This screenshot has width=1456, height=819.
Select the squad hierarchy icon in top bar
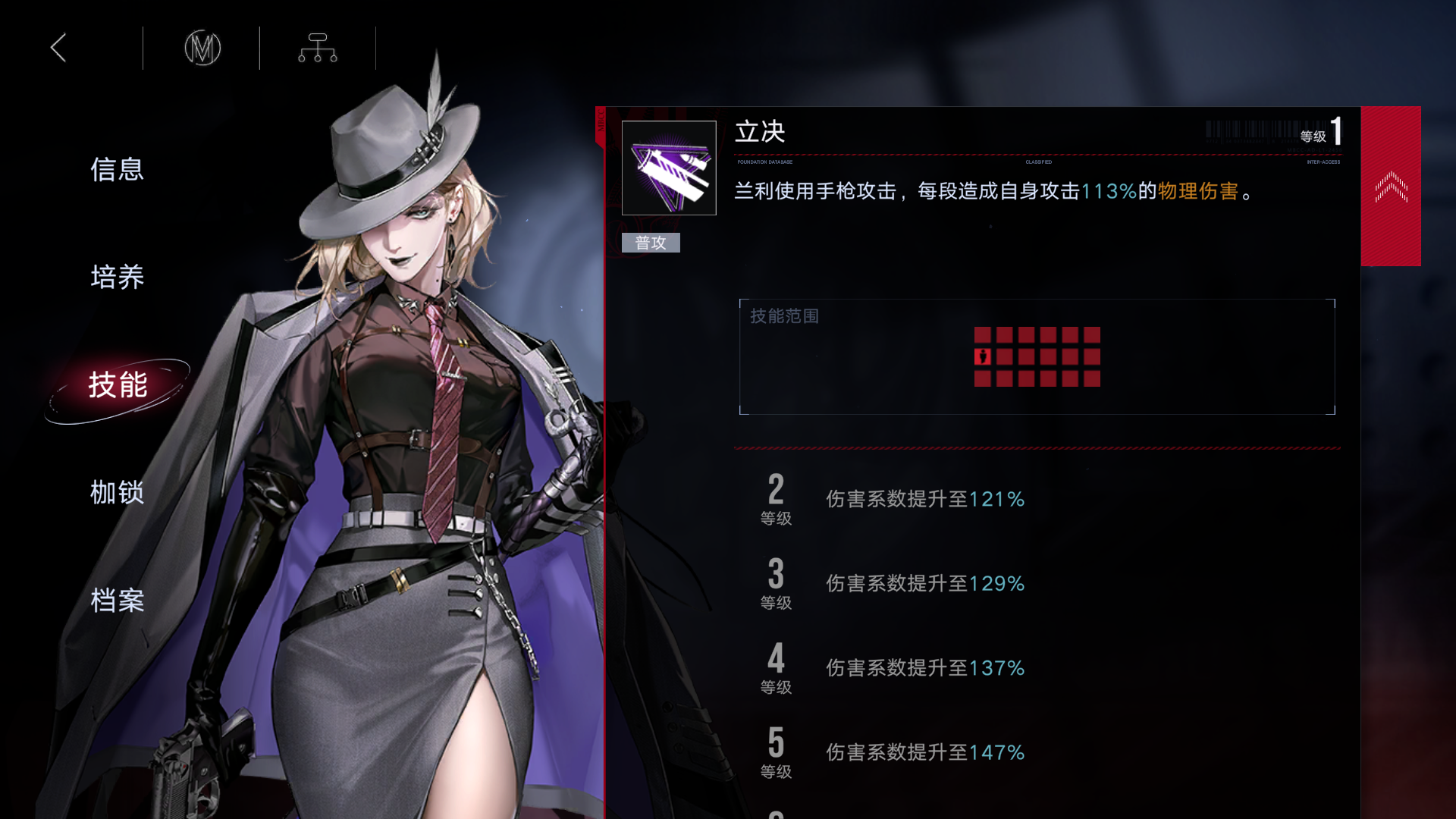317,48
